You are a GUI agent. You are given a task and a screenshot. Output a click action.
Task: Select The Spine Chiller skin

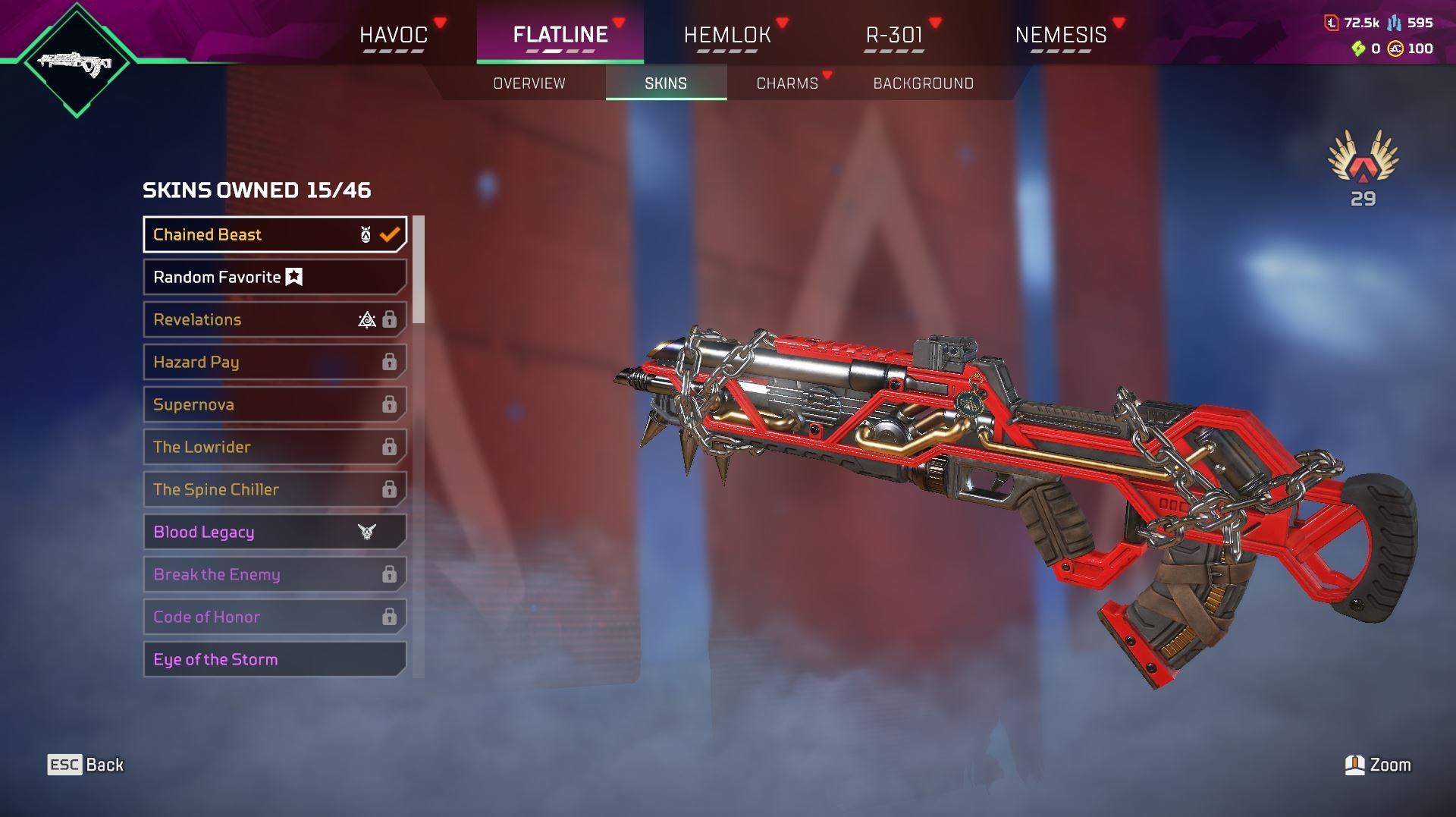coord(275,489)
